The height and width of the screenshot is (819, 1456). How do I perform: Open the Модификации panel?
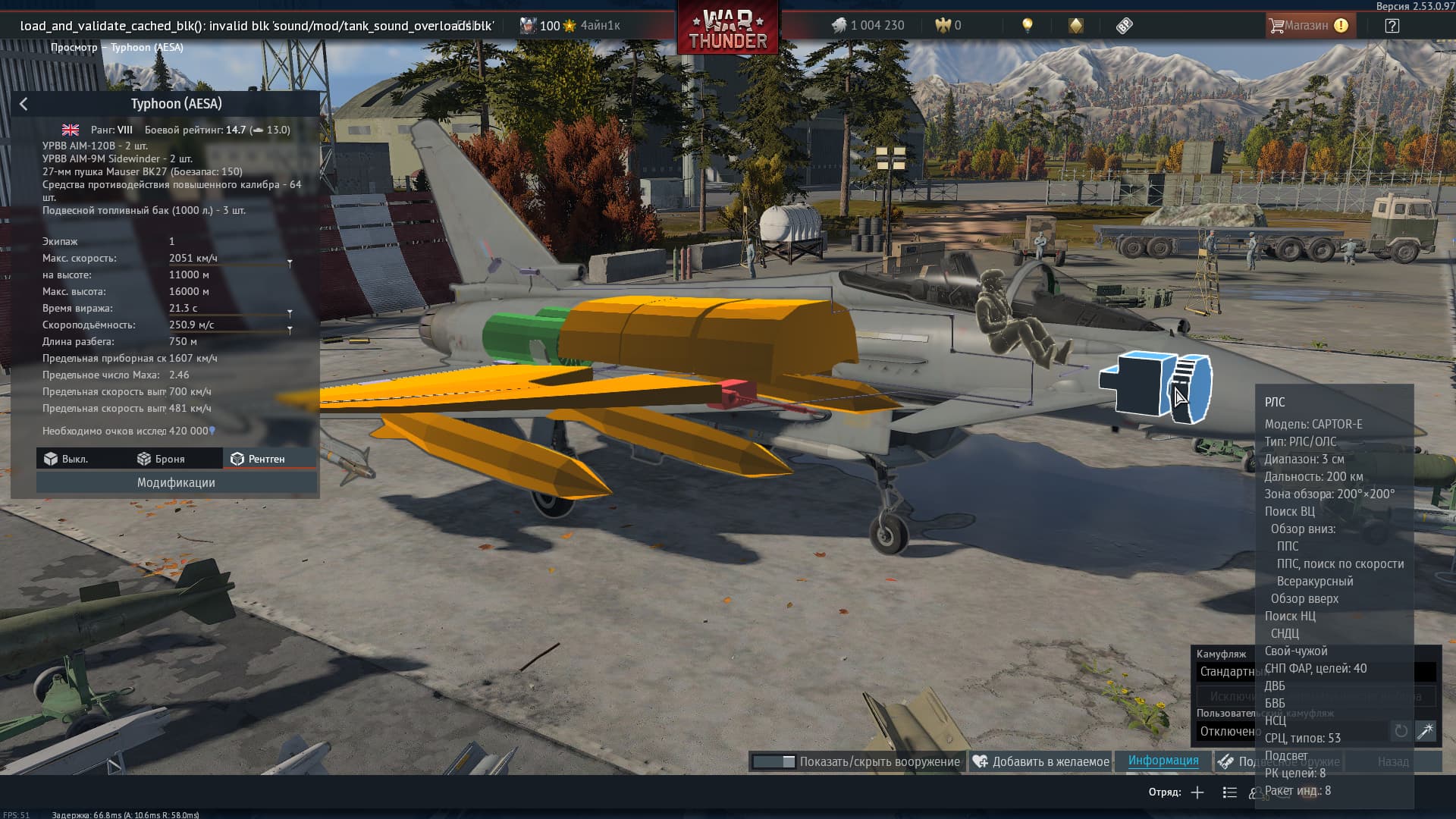pos(176,483)
